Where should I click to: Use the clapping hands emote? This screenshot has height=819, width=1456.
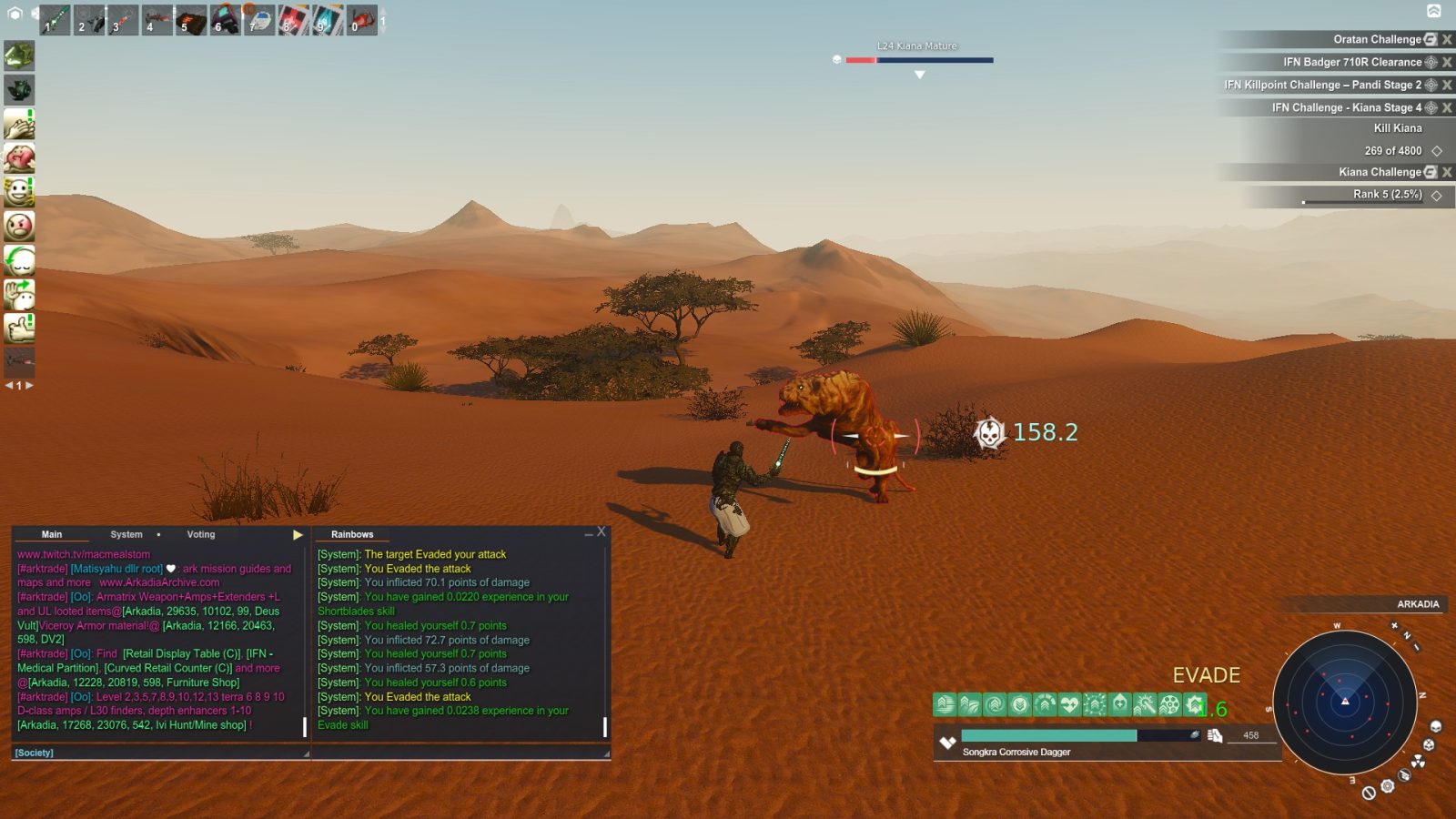click(x=18, y=125)
